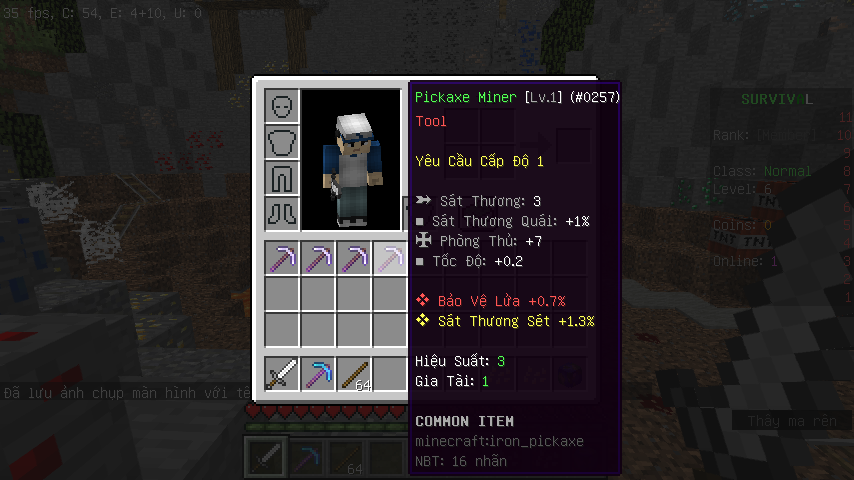Viewport: 854px width, 480px height.
Task: Select the empty helmet armor slot
Action: click(282, 105)
